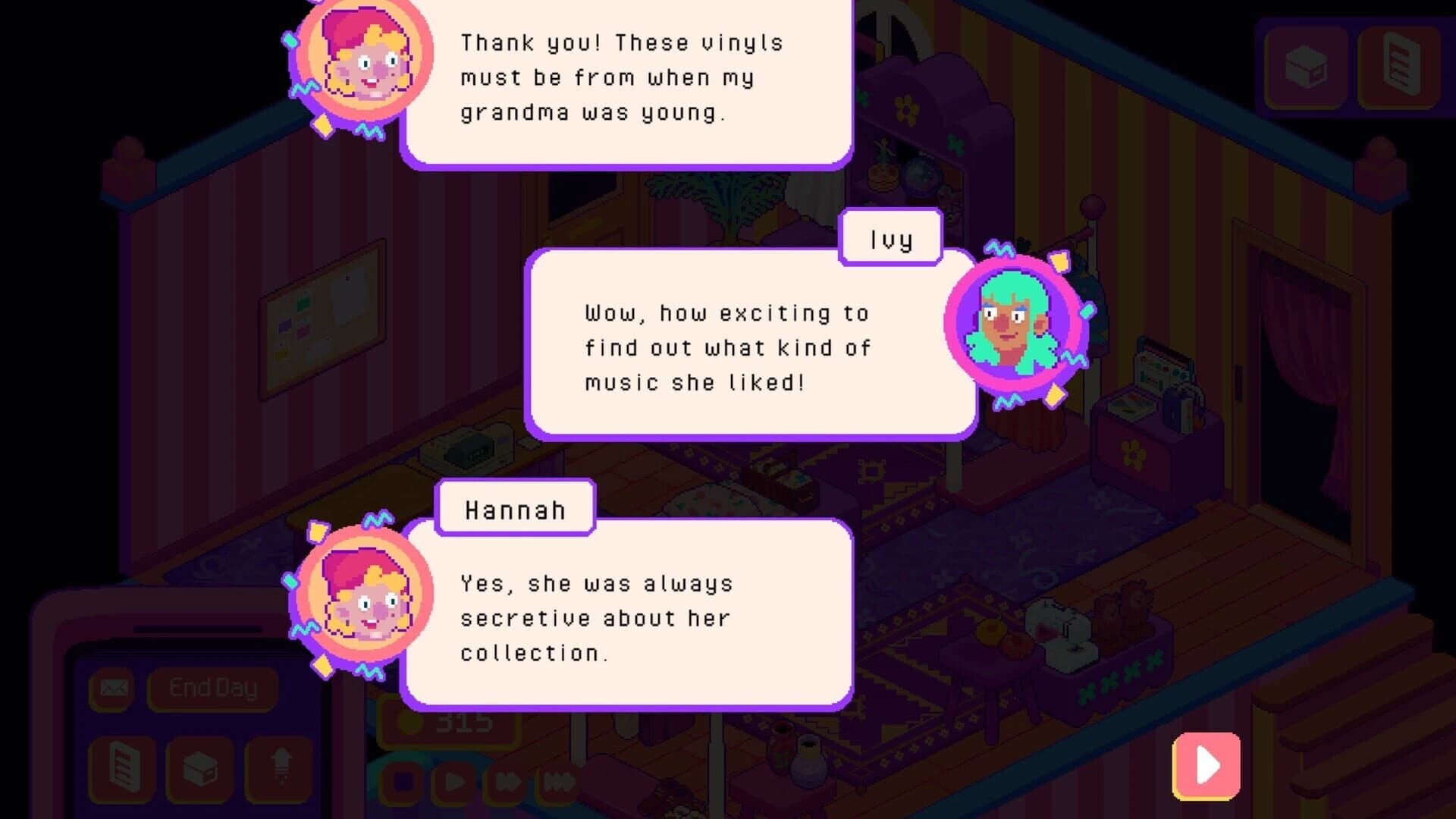Image resolution: width=1456 pixels, height=819 pixels.
Task: Open the envelope messages icon on the phone
Action: tap(112, 688)
